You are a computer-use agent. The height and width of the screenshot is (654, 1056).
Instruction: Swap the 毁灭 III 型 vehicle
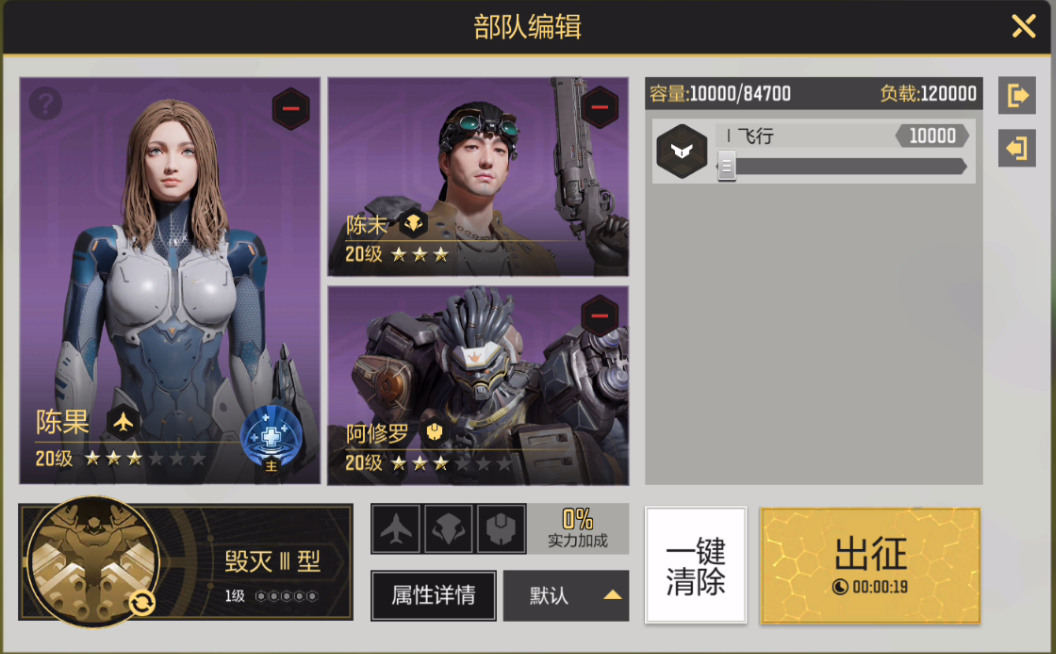pos(141,602)
